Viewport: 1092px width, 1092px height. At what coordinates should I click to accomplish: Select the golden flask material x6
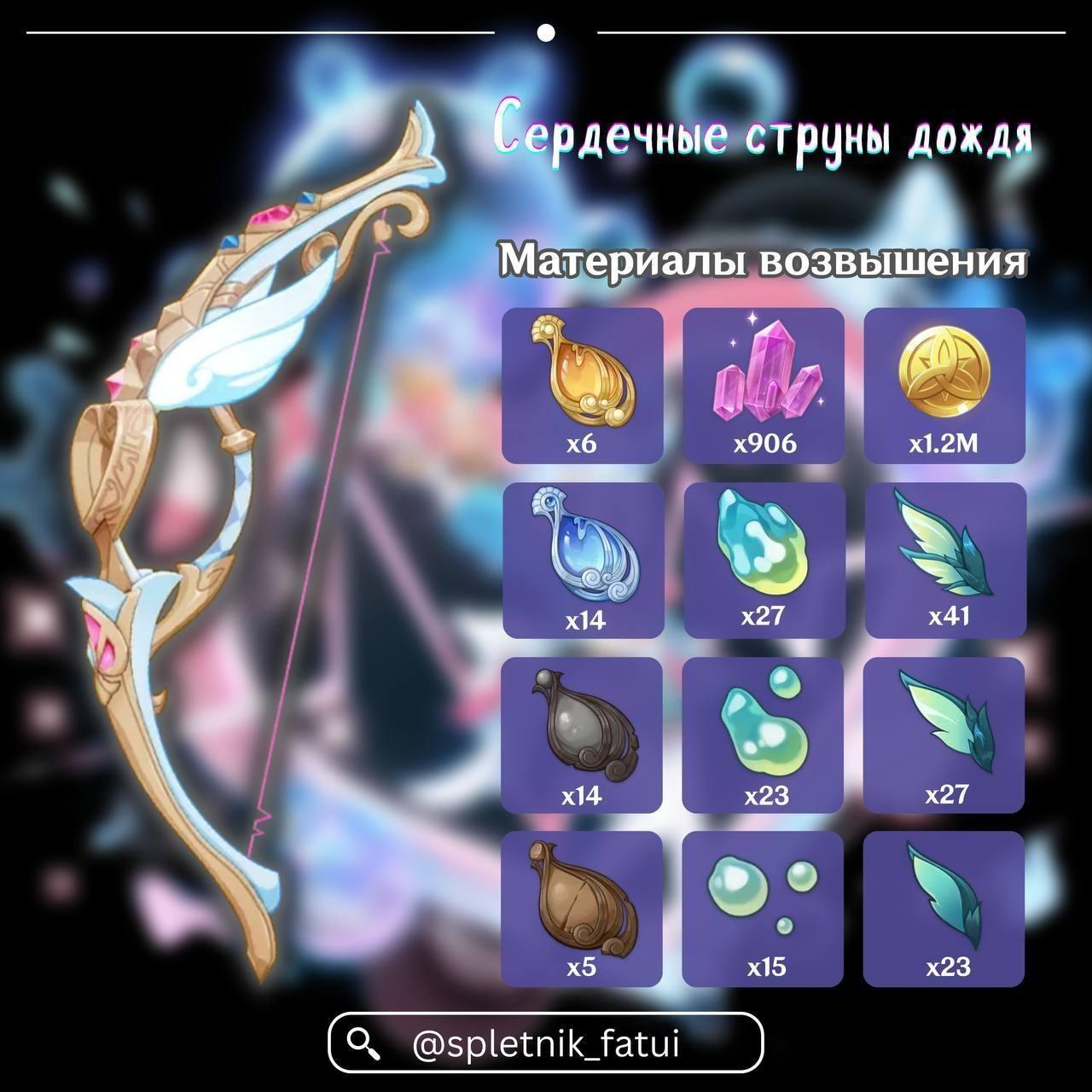tap(583, 386)
